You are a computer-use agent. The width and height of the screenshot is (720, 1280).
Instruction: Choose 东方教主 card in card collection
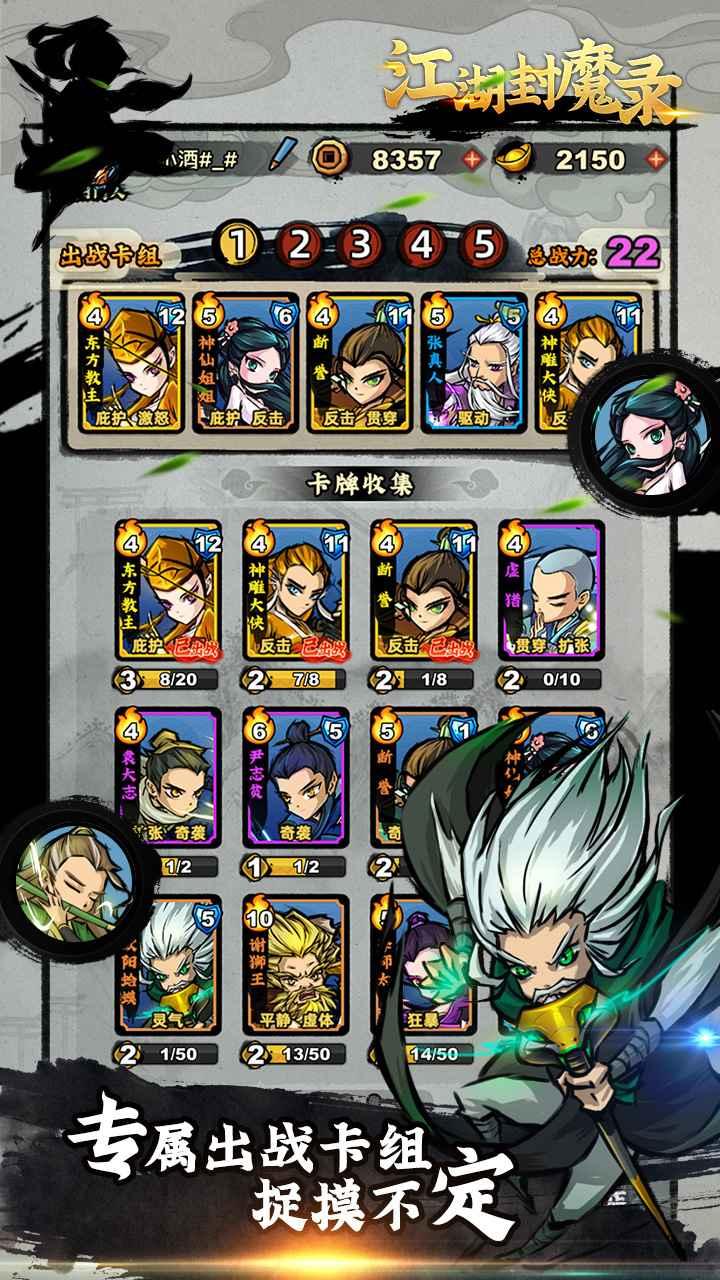coord(169,590)
